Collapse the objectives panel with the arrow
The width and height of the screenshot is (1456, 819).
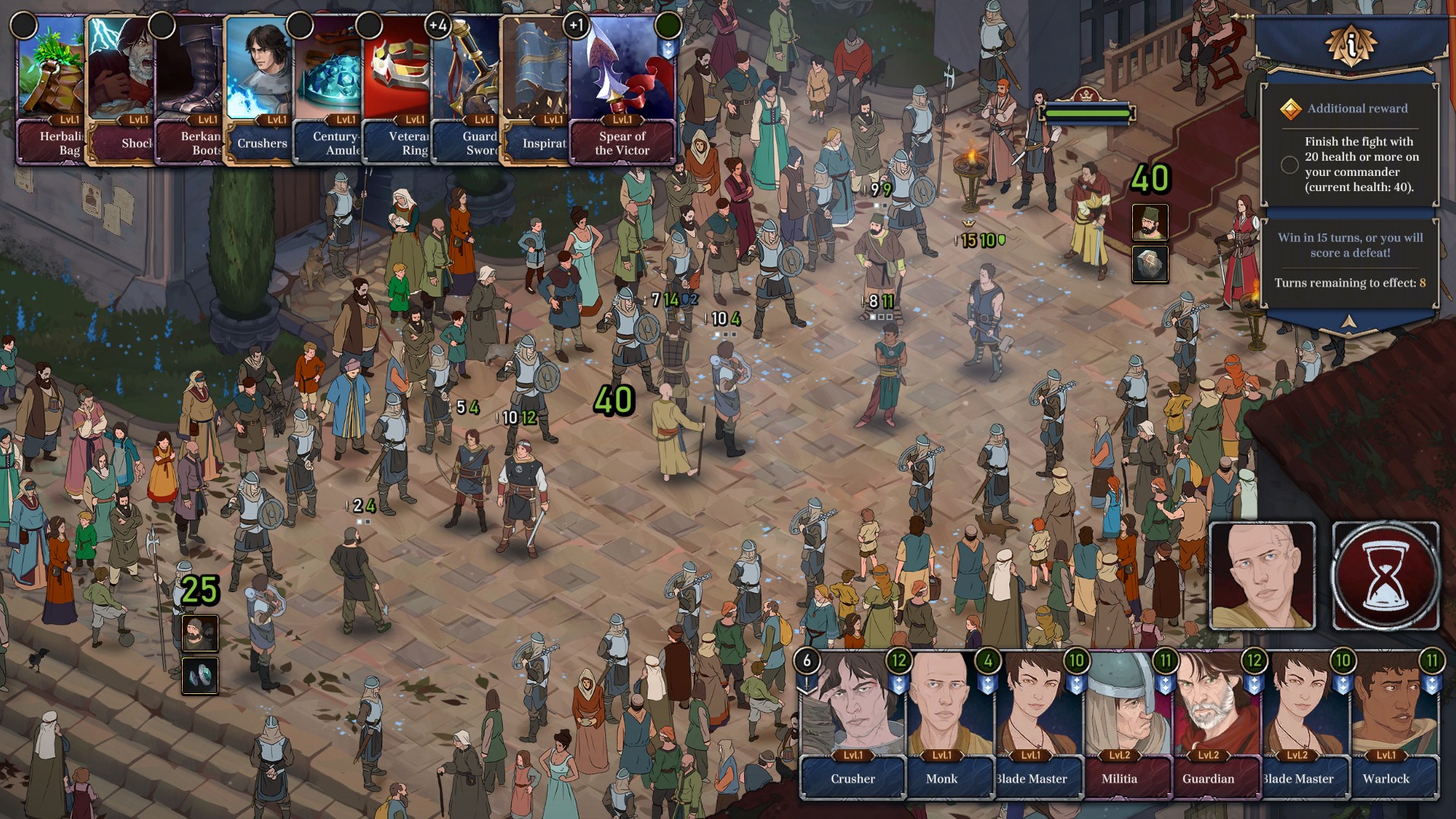click(1348, 322)
